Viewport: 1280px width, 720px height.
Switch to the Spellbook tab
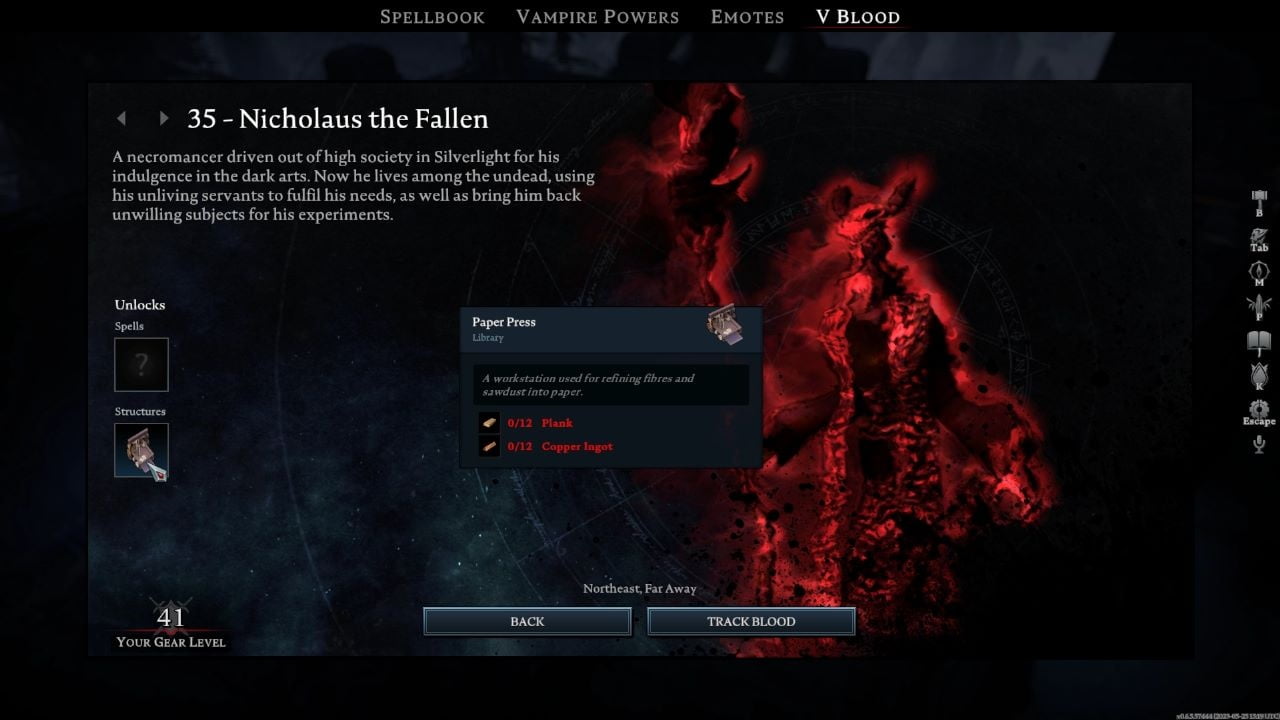(x=432, y=16)
